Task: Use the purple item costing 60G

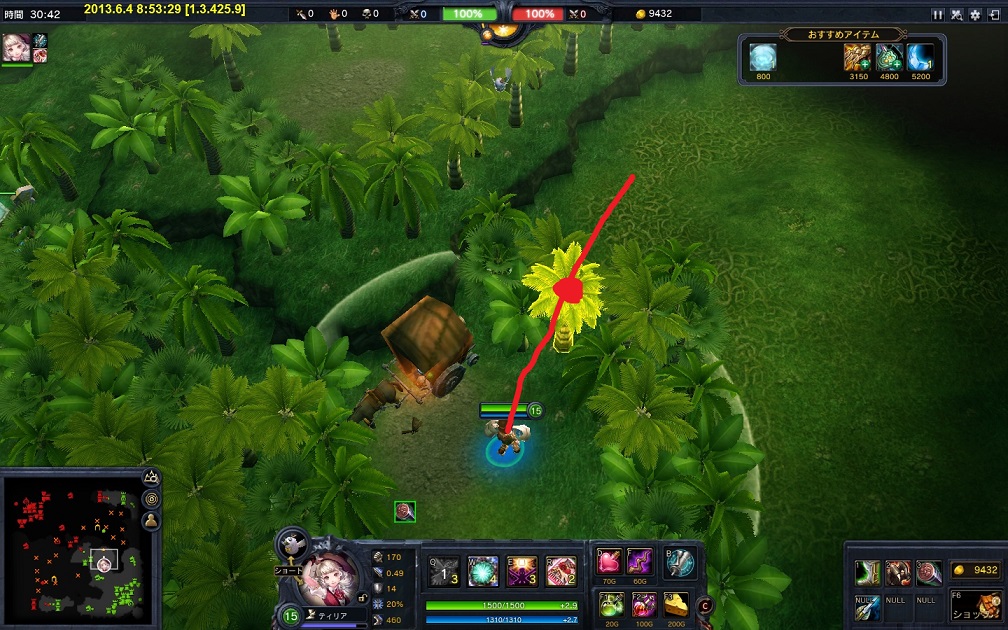Action: pos(640,561)
